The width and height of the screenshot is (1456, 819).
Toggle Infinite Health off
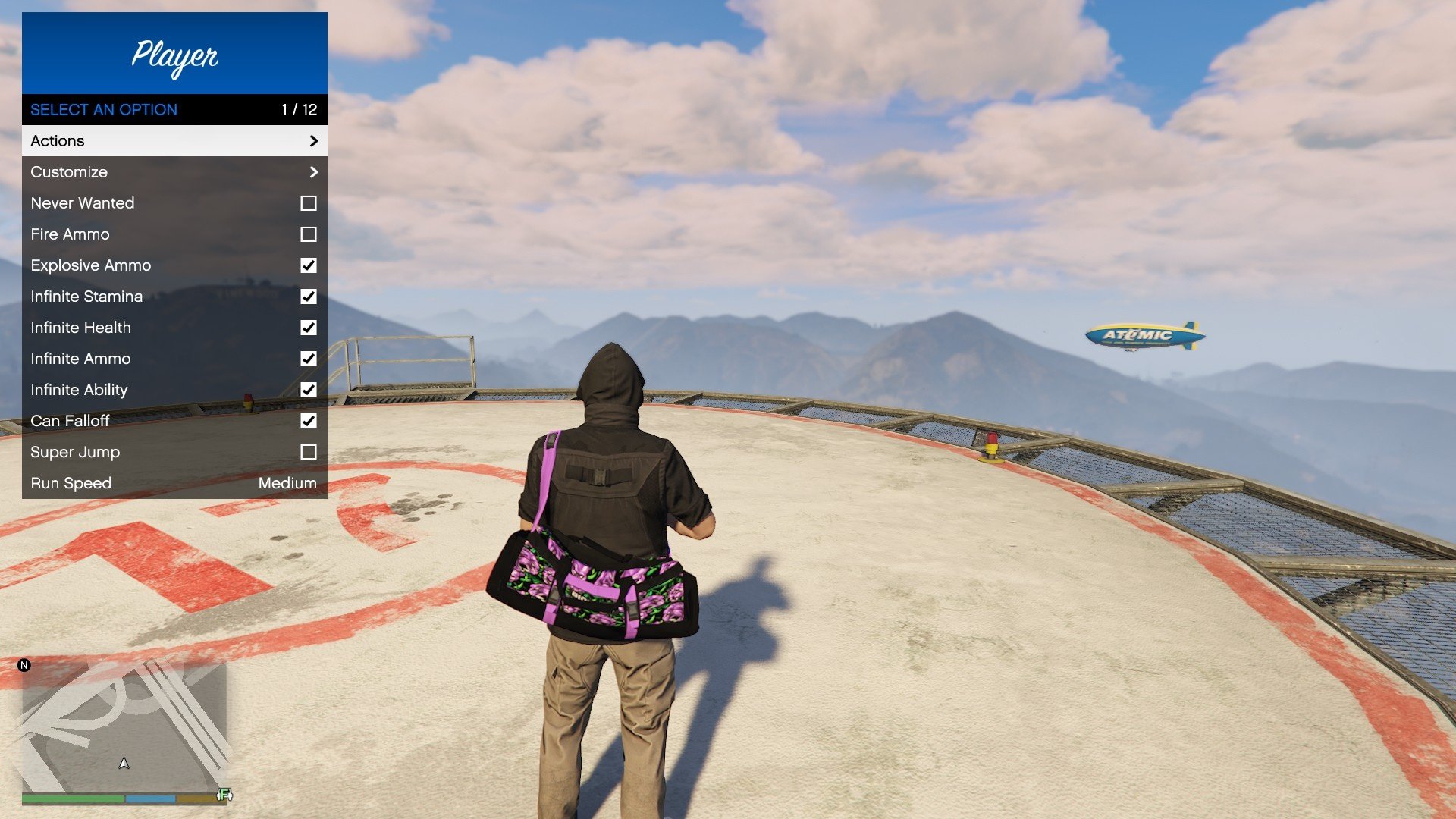[308, 328]
